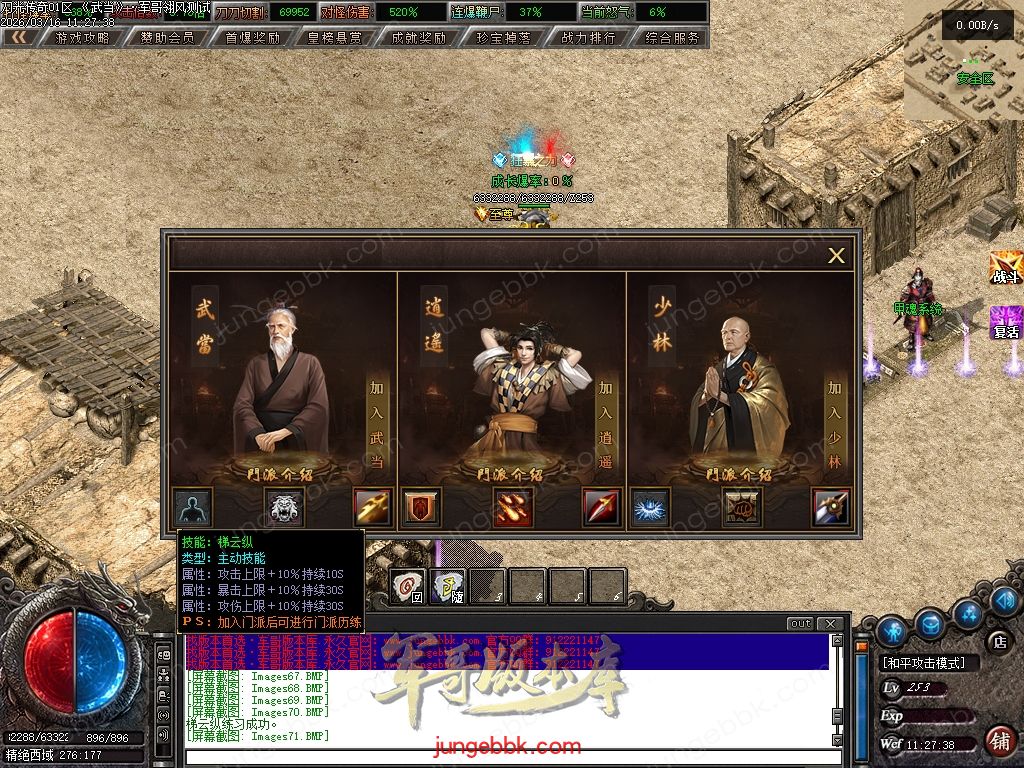
Task: Open the 综合服务 general services menu
Action: click(x=672, y=38)
